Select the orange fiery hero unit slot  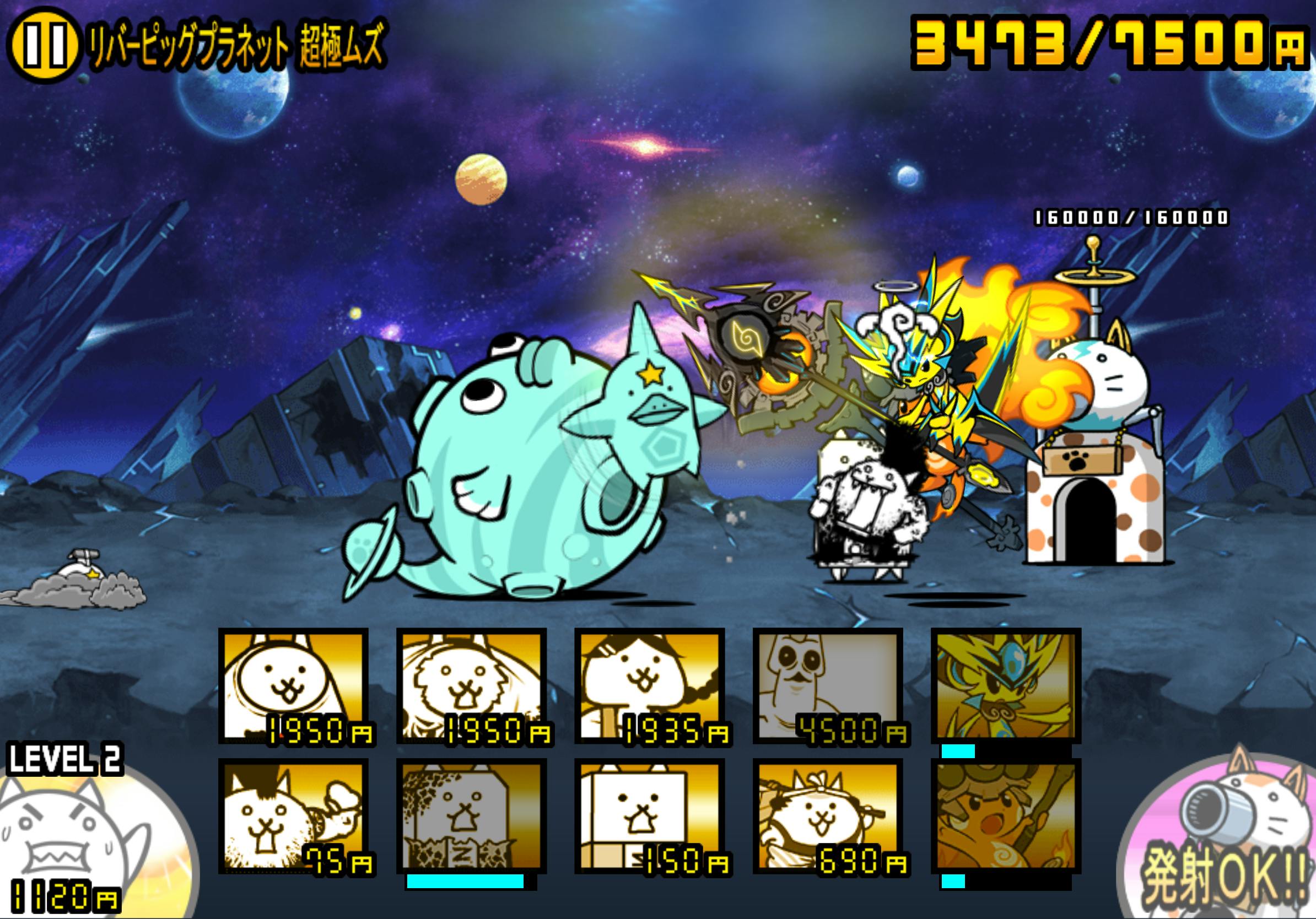[1006, 817]
